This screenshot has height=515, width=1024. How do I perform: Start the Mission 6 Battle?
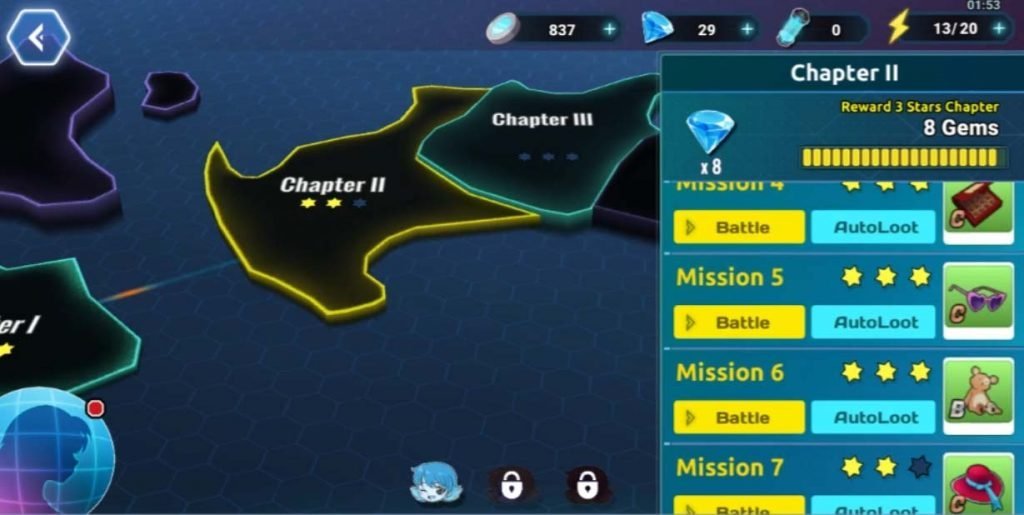tap(739, 417)
